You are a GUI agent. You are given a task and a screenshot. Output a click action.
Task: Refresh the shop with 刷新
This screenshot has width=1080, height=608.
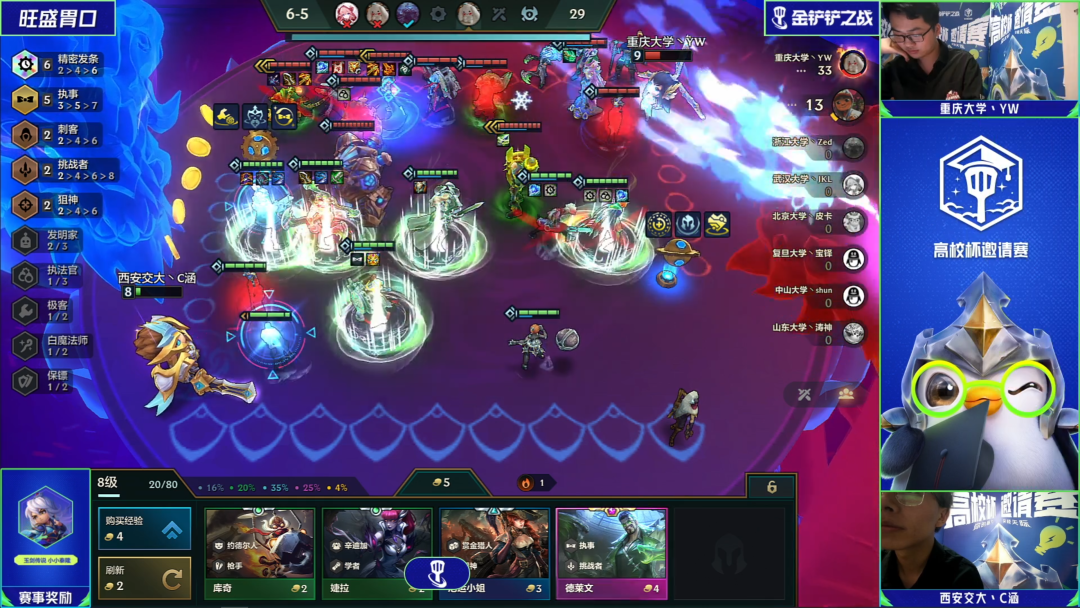pos(145,578)
